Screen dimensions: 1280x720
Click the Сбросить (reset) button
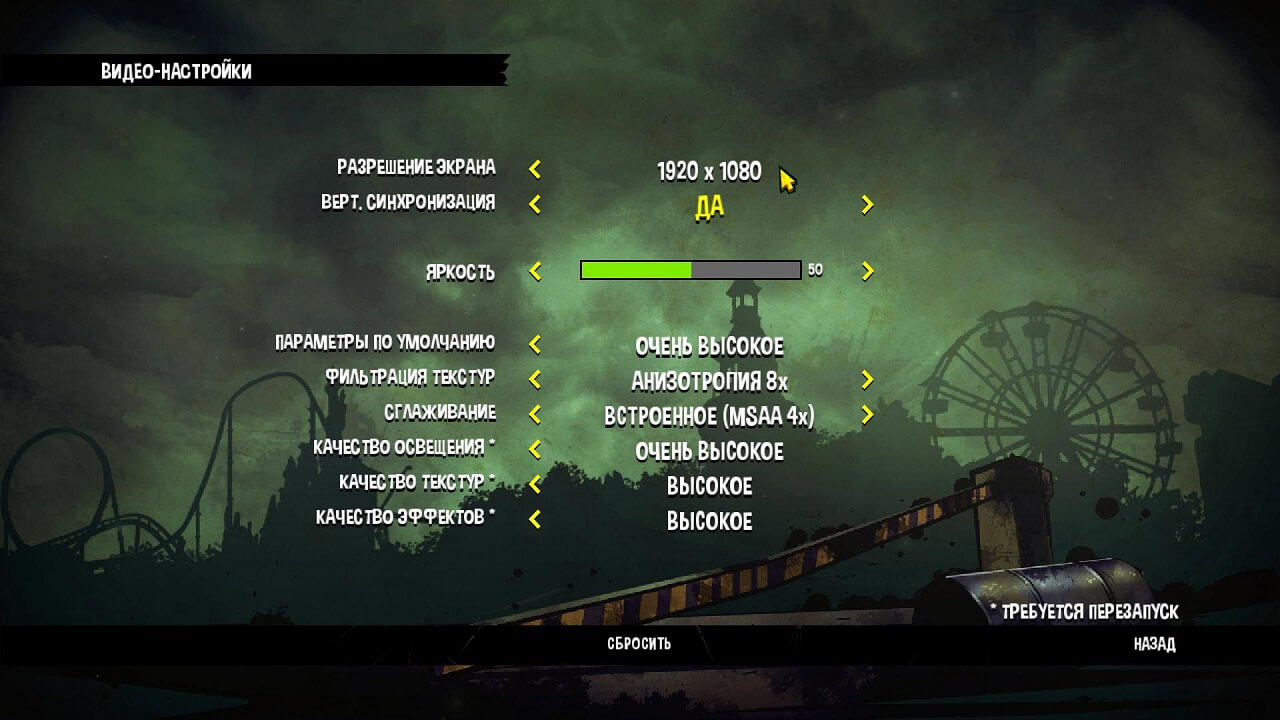(x=639, y=644)
